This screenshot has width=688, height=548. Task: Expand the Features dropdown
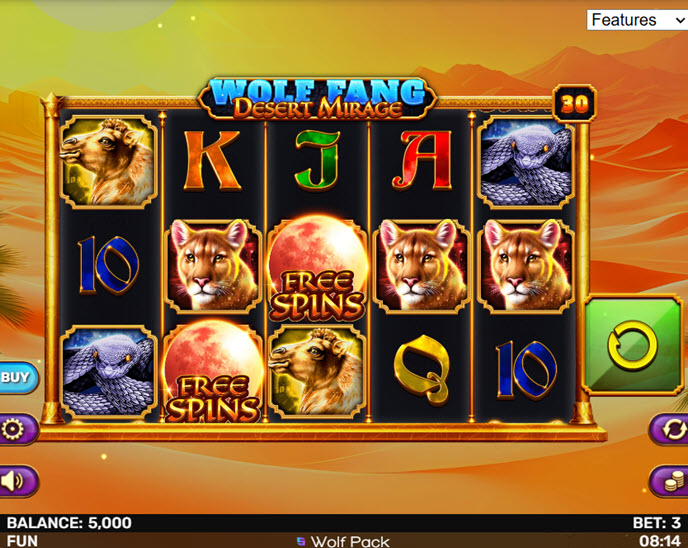click(636, 20)
